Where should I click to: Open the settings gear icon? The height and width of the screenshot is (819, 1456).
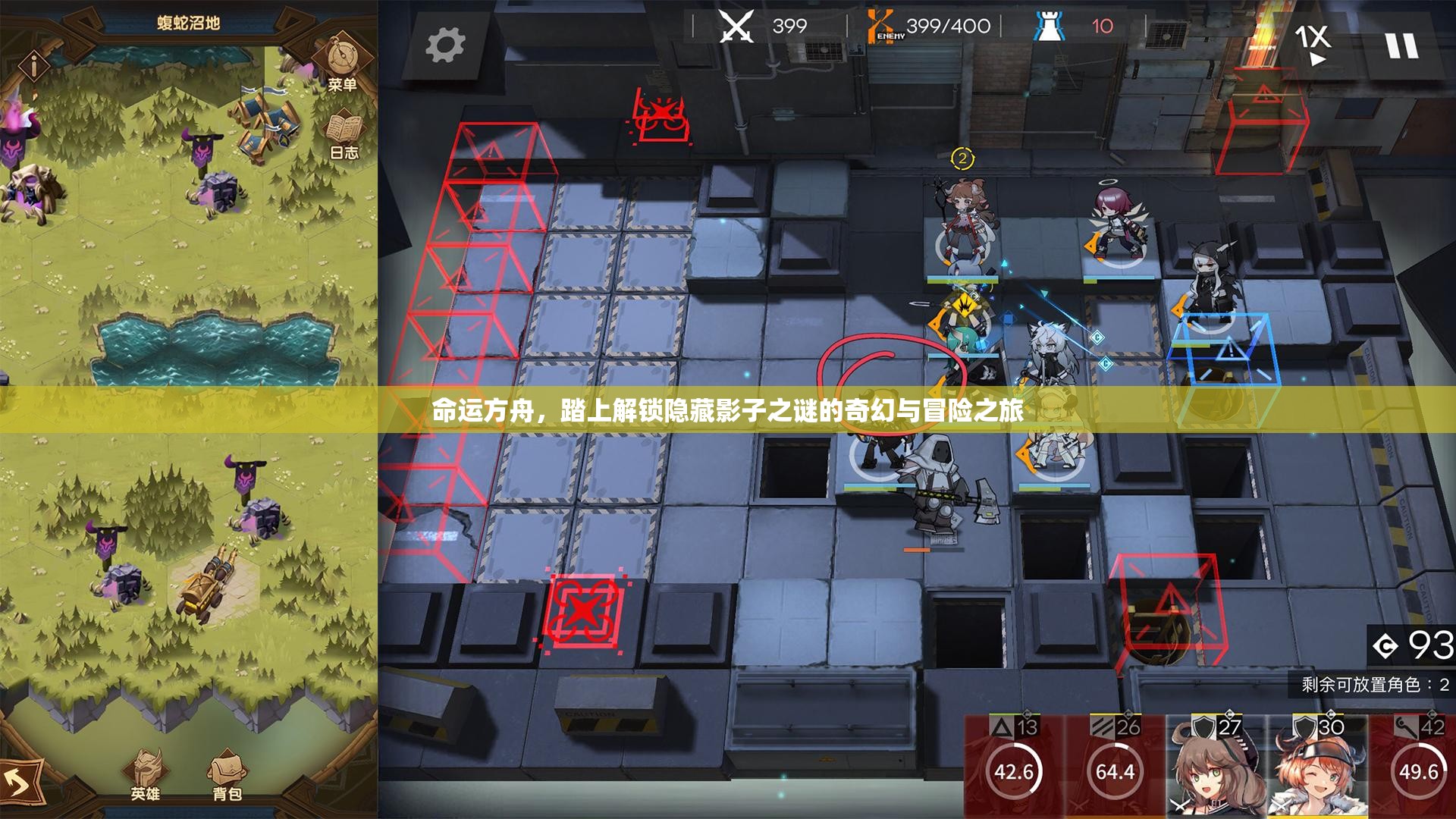pos(447,43)
